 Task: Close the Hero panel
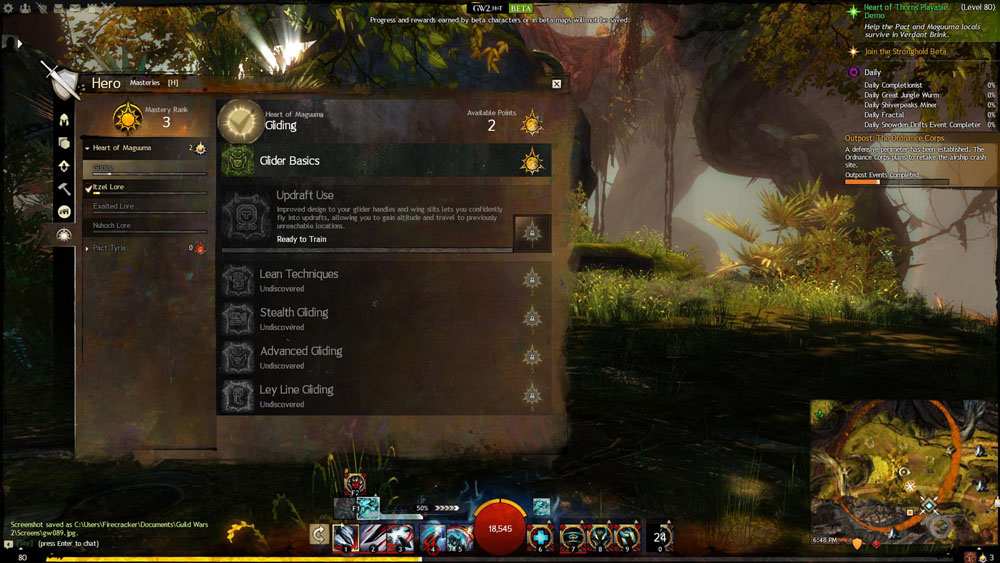pyautogui.click(x=556, y=84)
